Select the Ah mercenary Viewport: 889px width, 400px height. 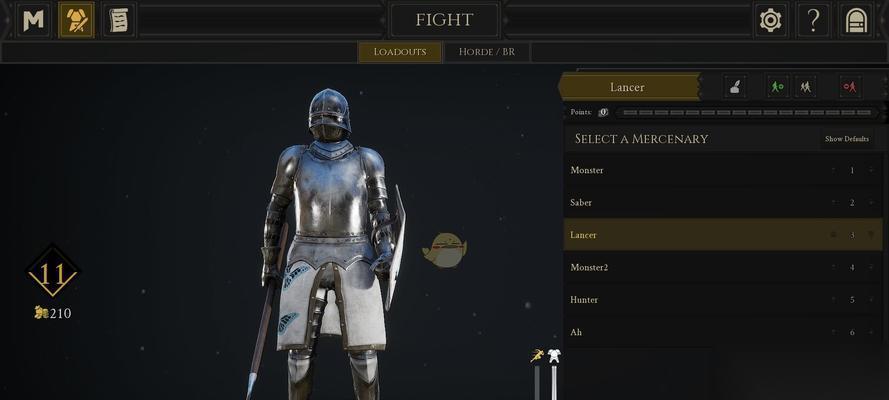(700, 332)
